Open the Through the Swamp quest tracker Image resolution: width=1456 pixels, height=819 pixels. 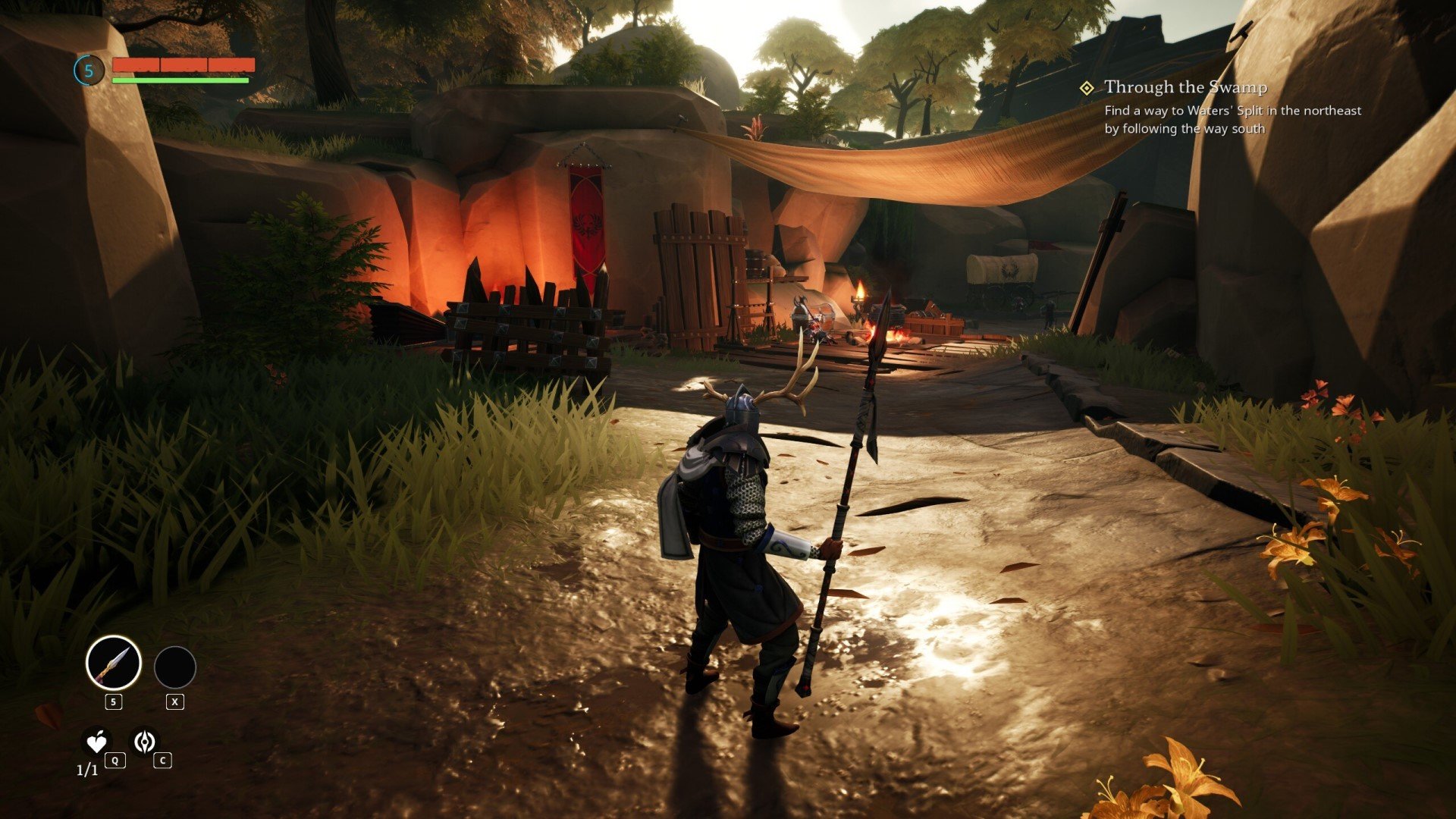[x=1185, y=88]
